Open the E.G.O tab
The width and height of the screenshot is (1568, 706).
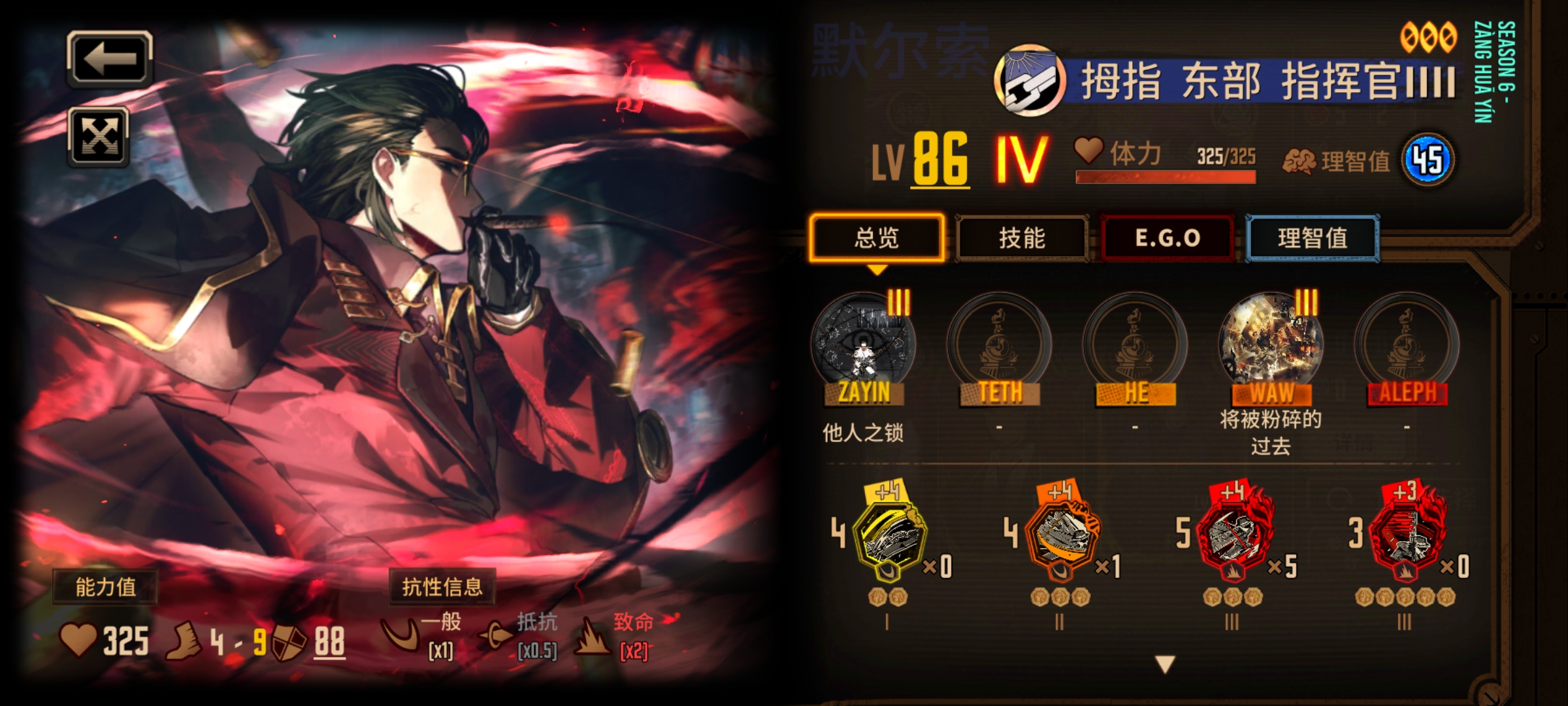[x=1166, y=239]
